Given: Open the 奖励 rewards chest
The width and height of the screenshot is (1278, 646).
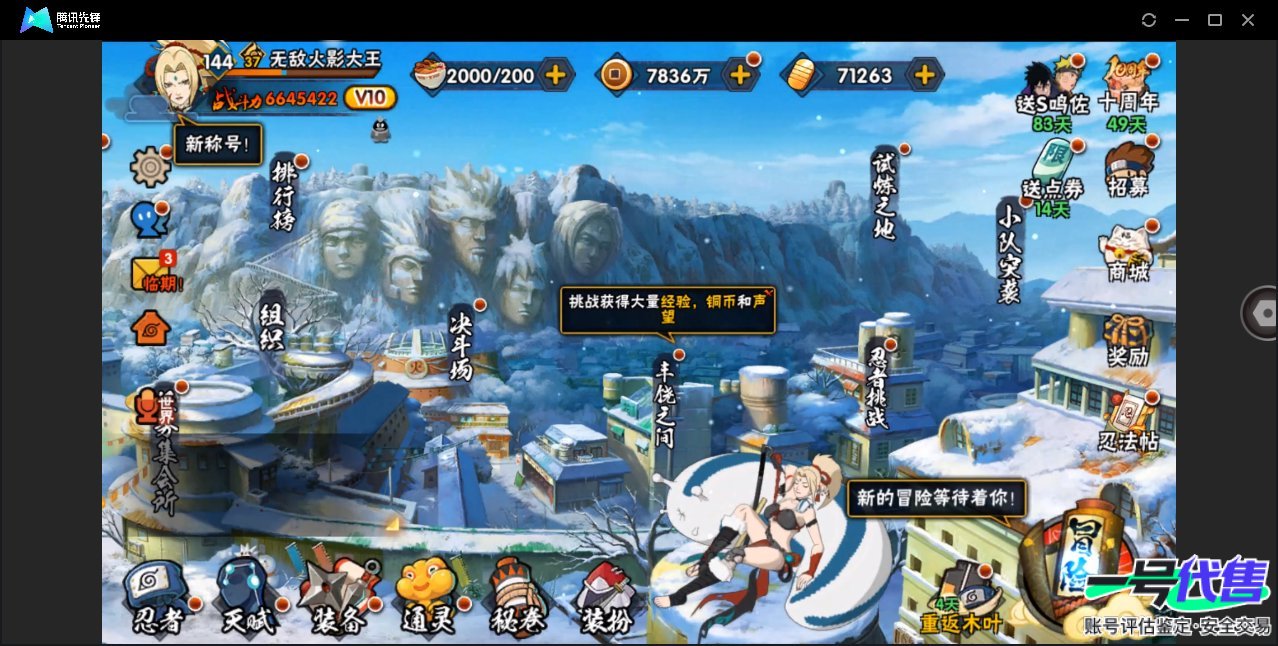Looking at the screenshot, I should pyautogui.click(x=1128, y=340).
